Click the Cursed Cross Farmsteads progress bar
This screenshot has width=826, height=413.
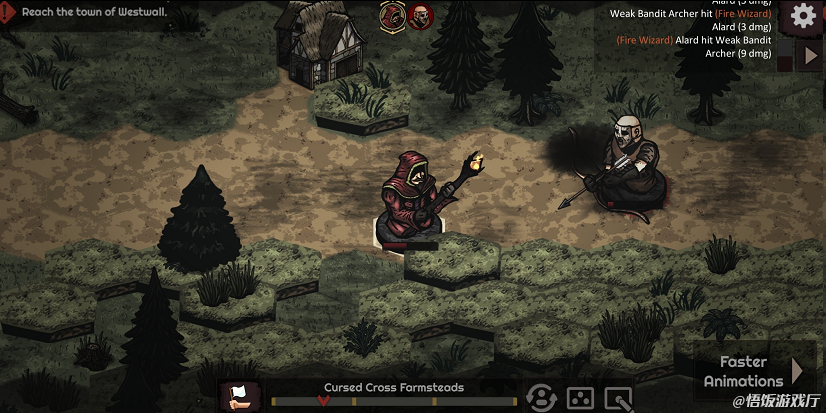click(x=393, y=401)
